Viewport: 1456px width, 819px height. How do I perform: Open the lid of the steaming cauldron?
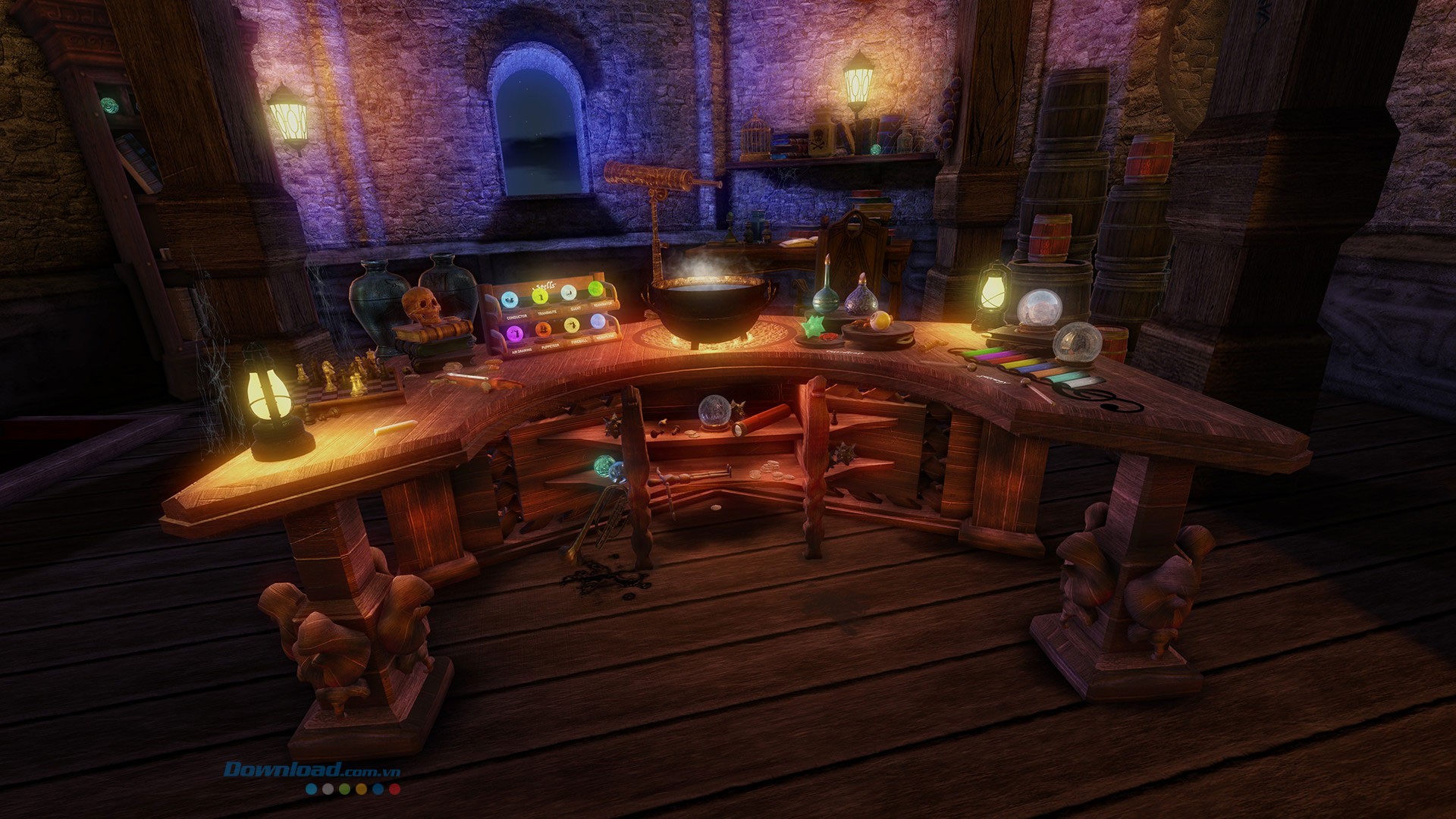tap(707, 300)
